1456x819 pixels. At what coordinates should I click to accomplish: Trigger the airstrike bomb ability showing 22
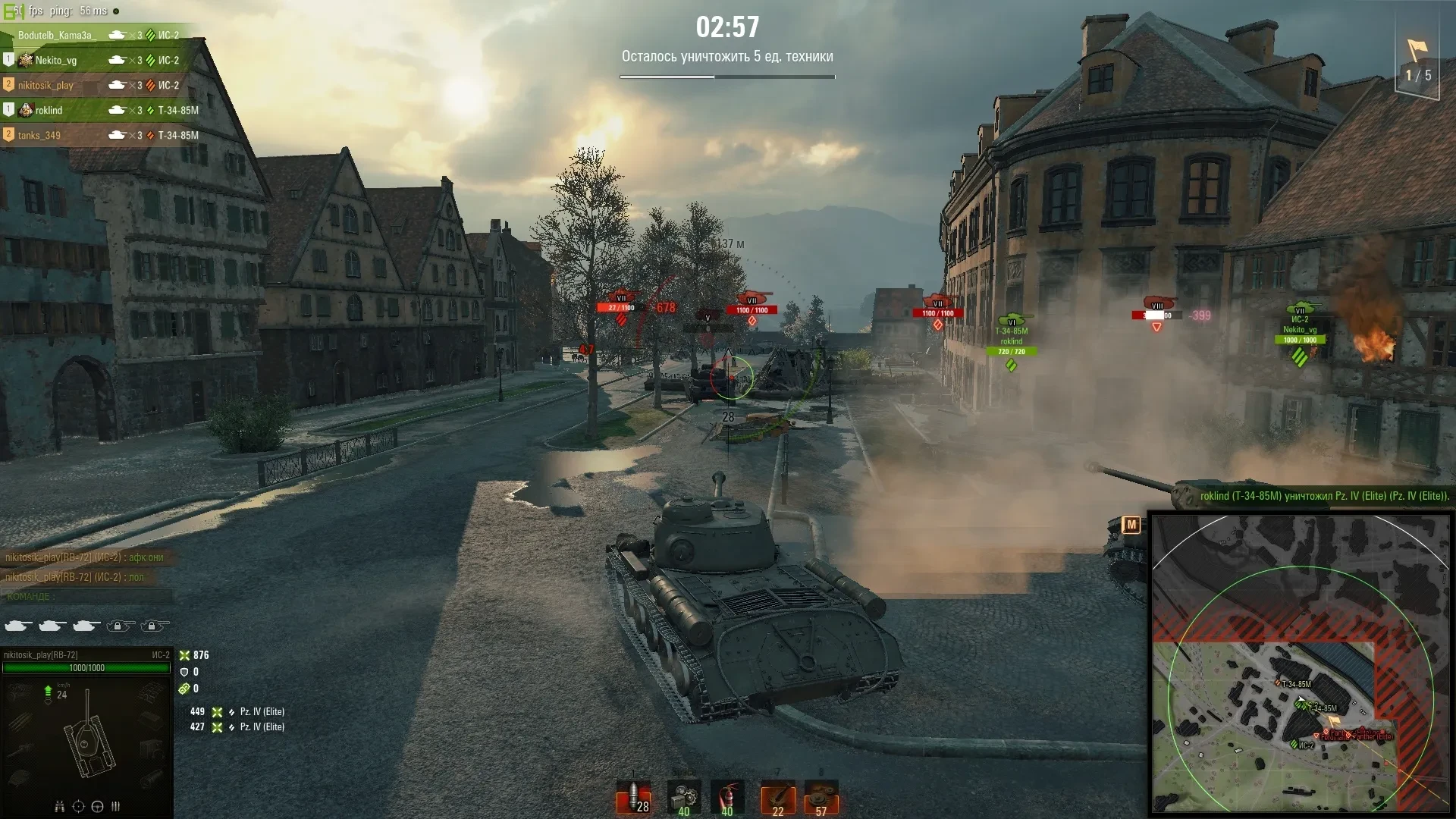click(x=777, y=798)
